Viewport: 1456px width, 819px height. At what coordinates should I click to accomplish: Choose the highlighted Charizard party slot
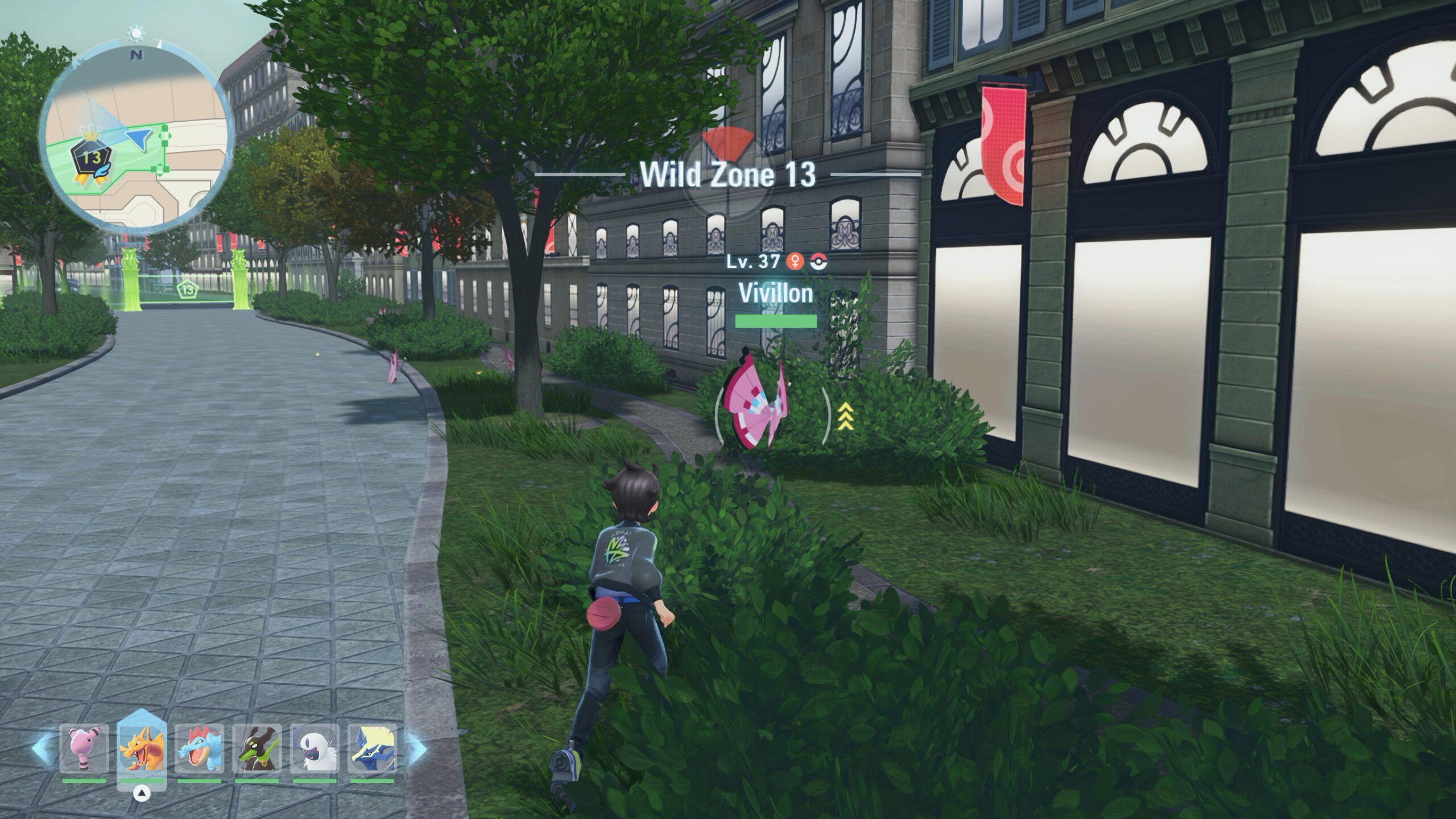(x=142, y=748)
